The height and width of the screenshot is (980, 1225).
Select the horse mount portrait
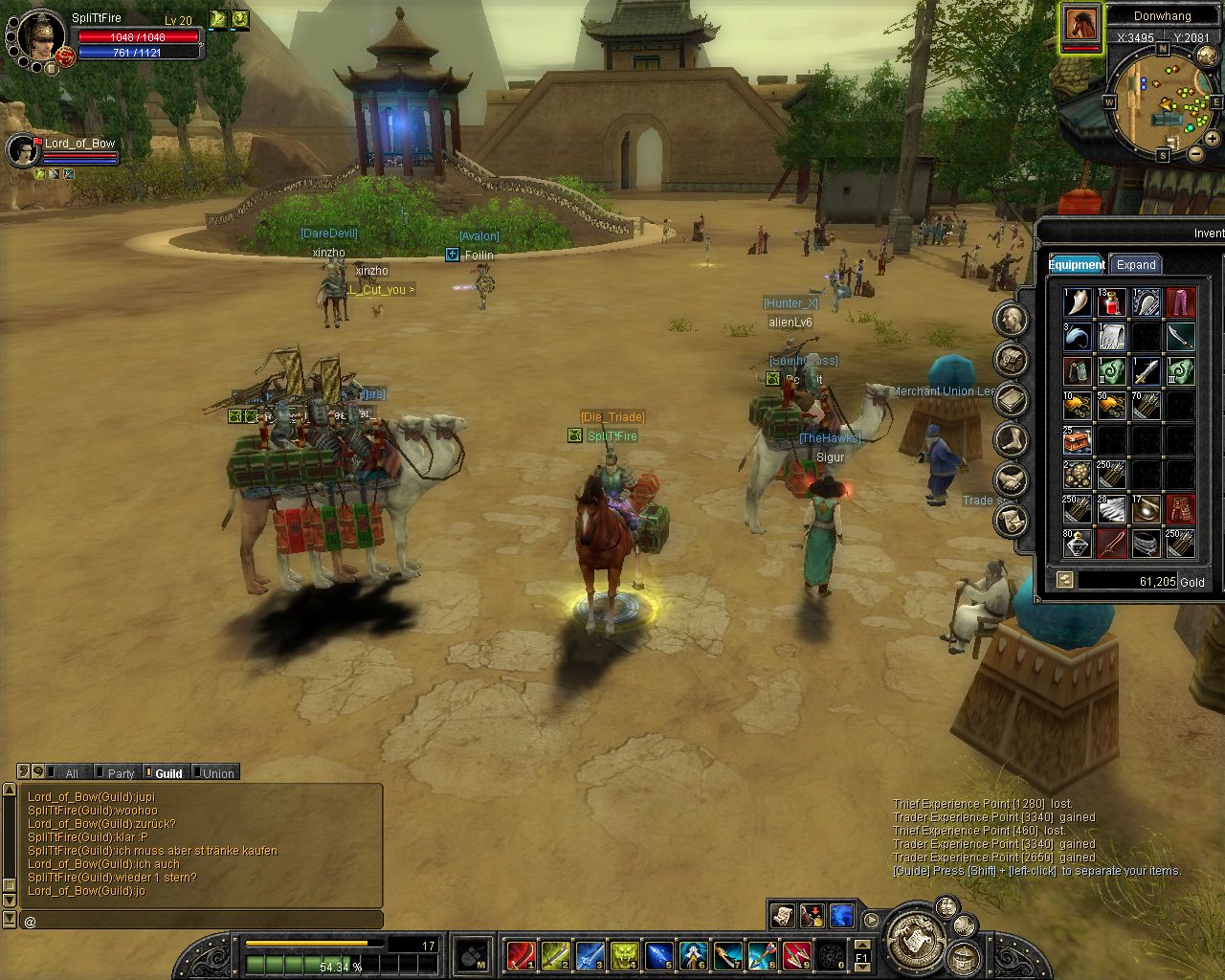point(1080,25)
